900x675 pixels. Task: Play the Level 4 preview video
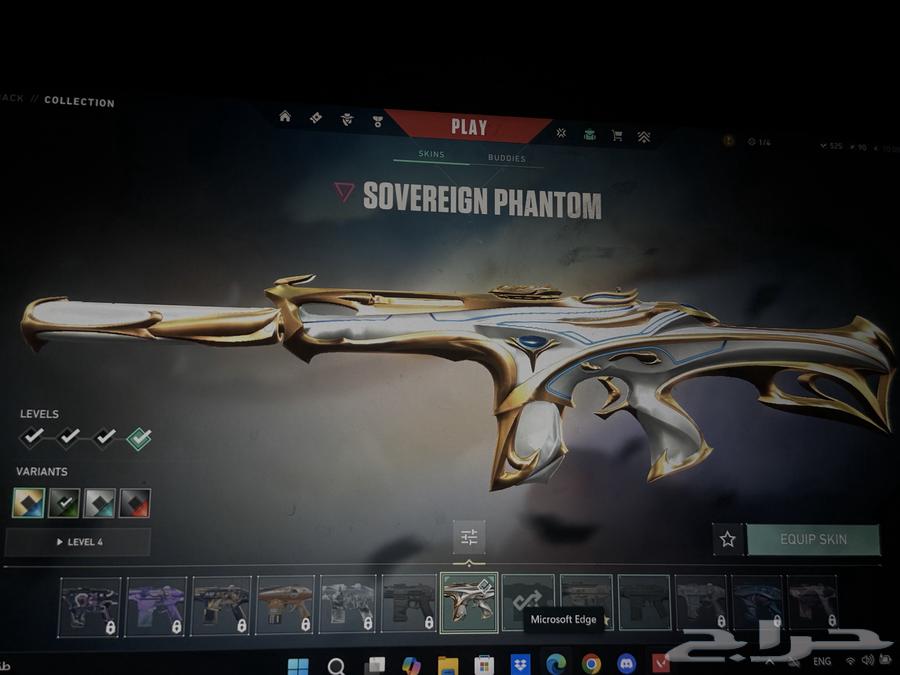point(78,542)
